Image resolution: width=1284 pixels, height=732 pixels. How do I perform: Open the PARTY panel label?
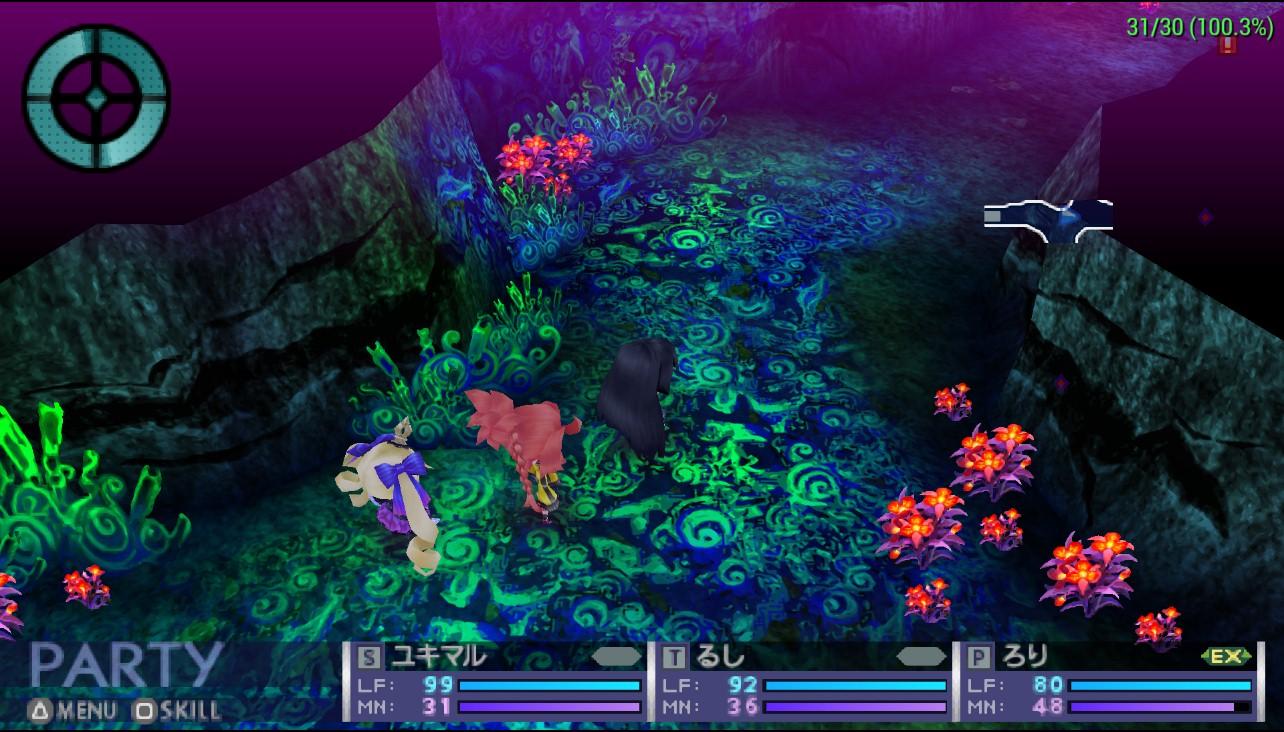tap(125, 664)
